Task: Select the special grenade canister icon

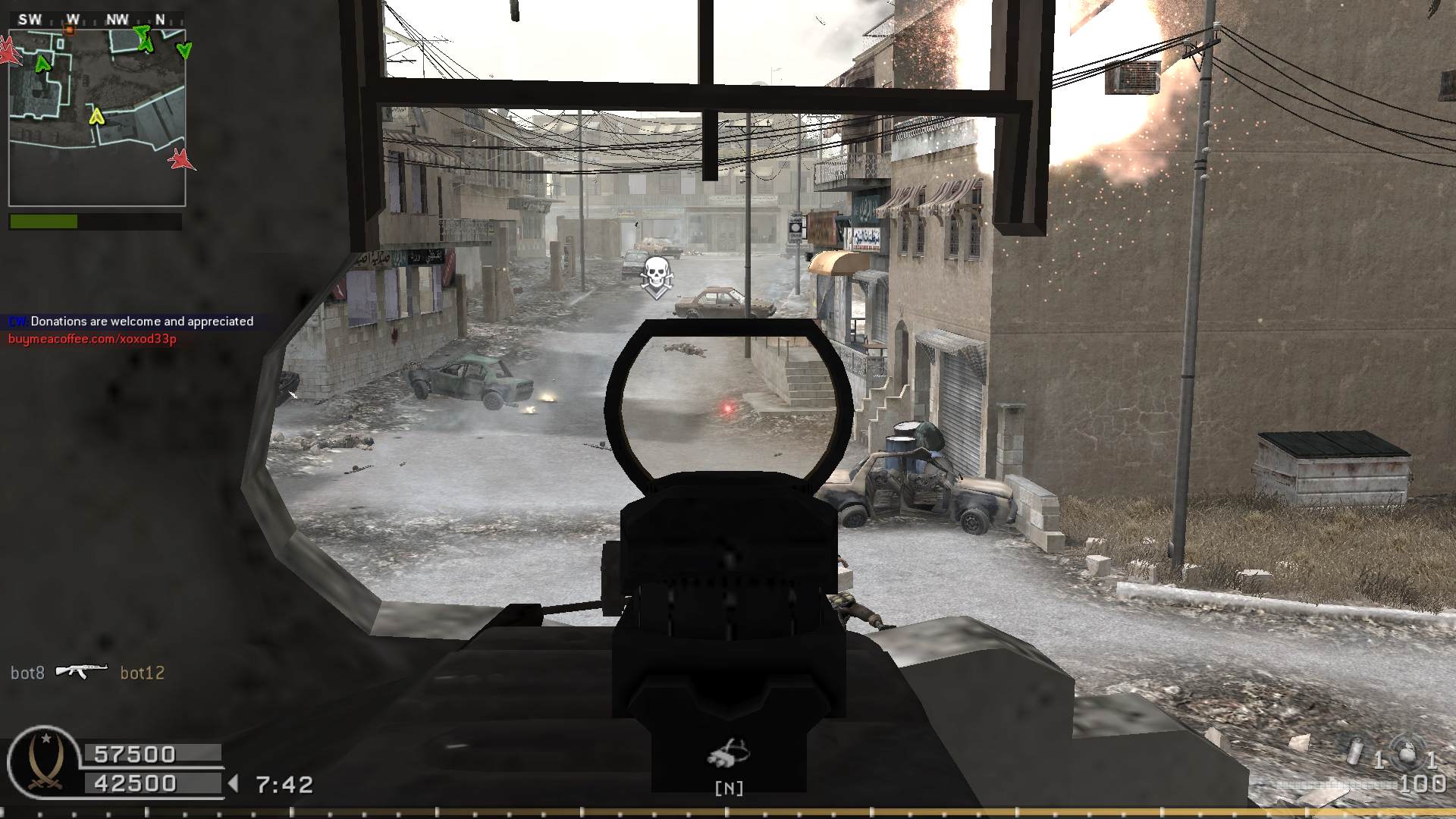Action: coord(1356,752)
